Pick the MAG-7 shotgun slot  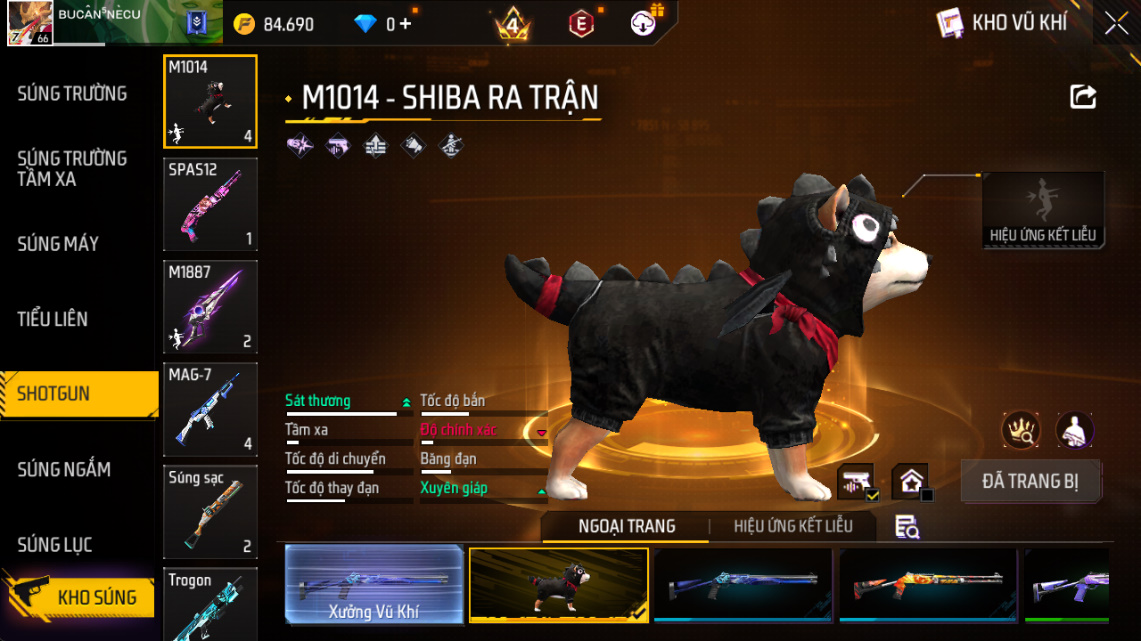click(210, 409)
